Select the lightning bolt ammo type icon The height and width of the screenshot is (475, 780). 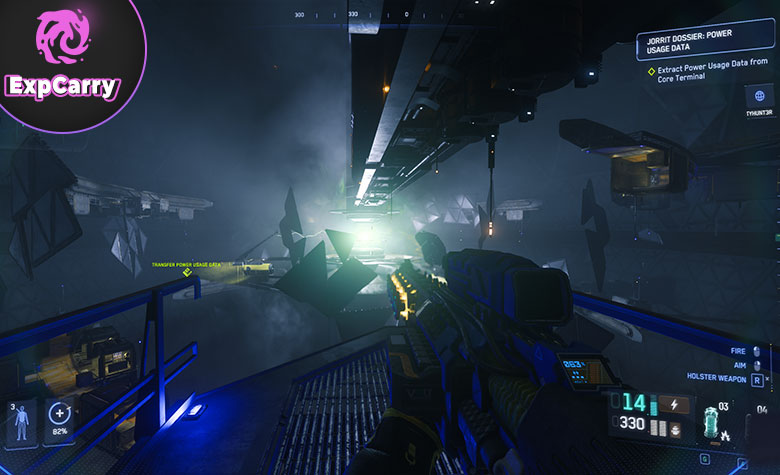670,405
